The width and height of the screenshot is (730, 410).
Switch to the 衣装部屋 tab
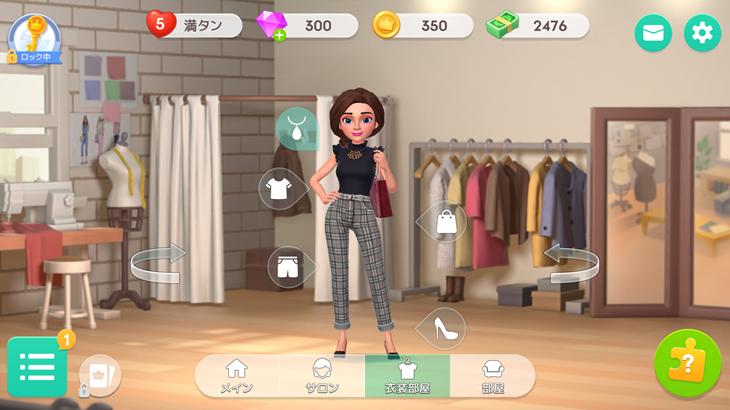pyautogui.click(x=407, y=376)
